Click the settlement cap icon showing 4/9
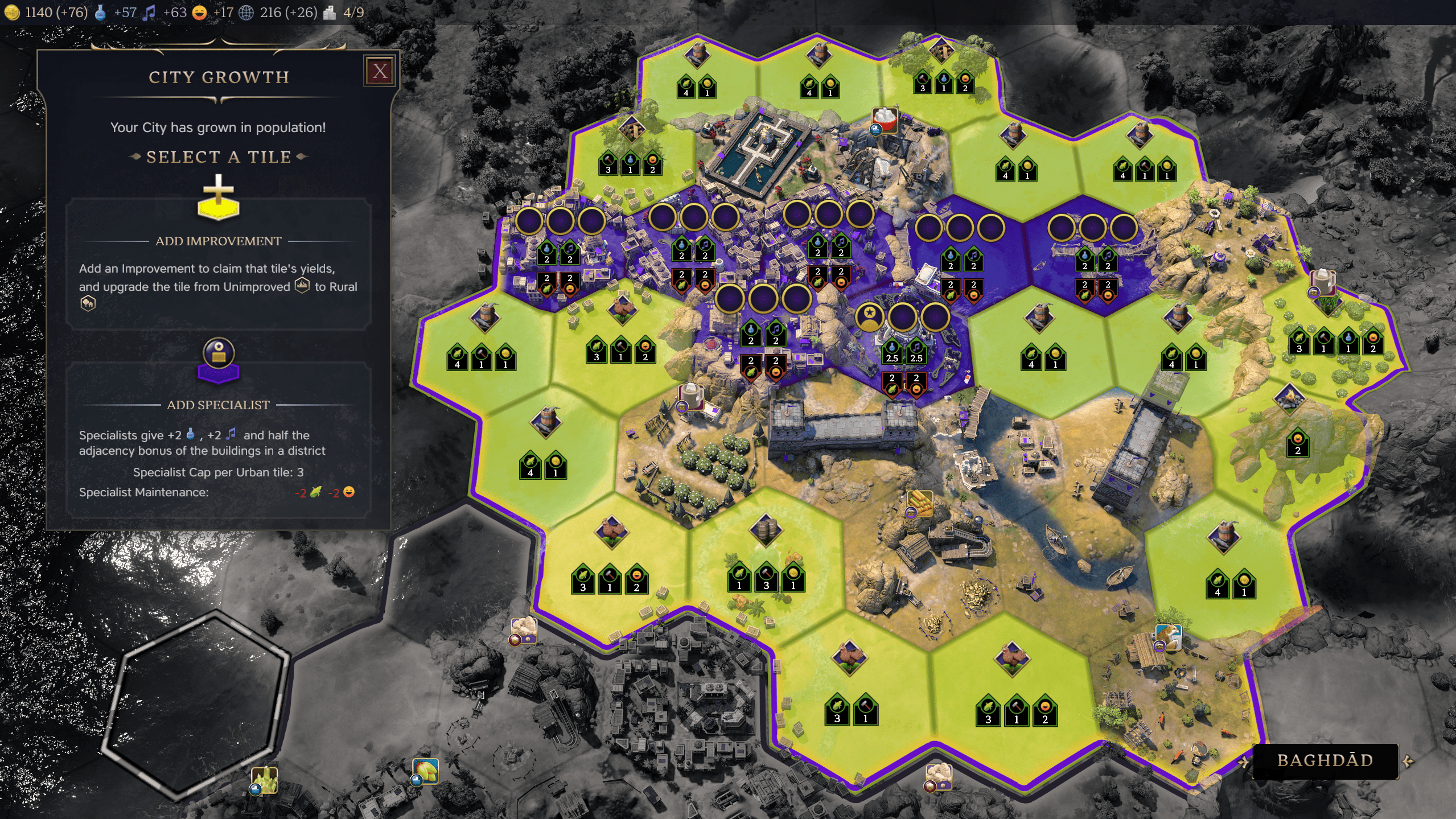The width and height of the screenshot is (1456, 819). 330,13
